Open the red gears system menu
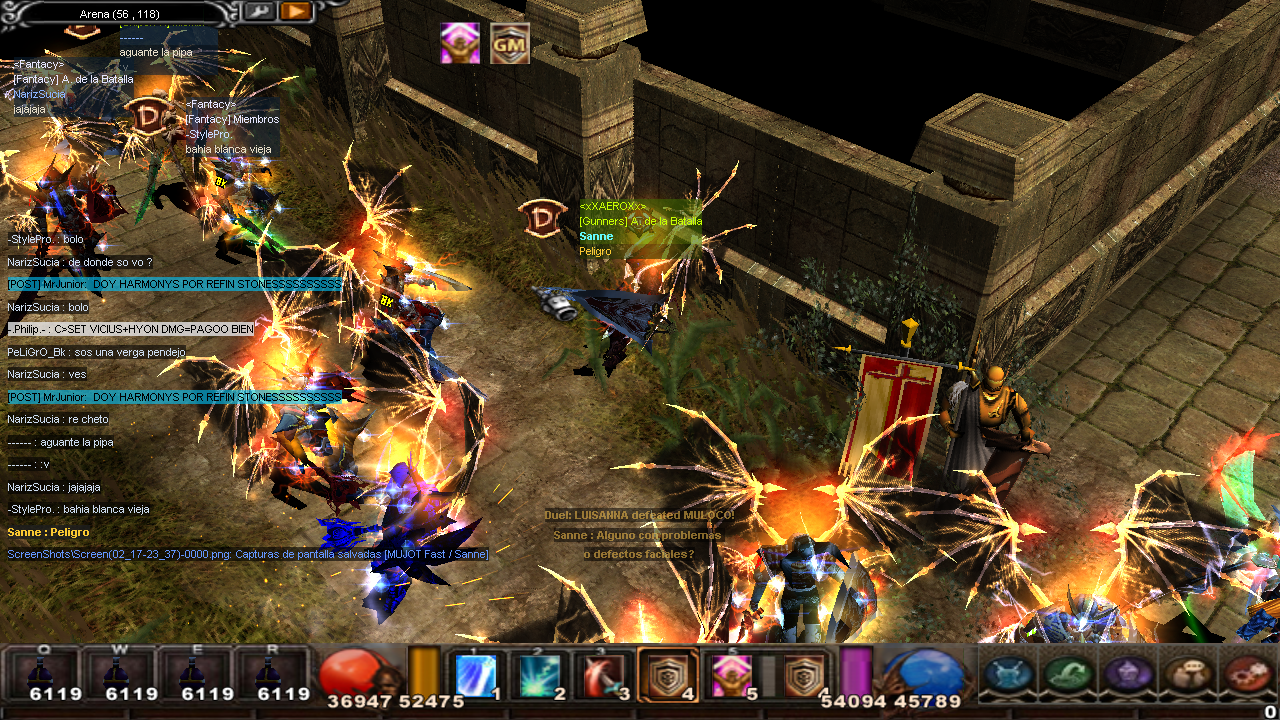Screen dimensions: 1280x720 pyautogui.click(x=1249, y=675)
